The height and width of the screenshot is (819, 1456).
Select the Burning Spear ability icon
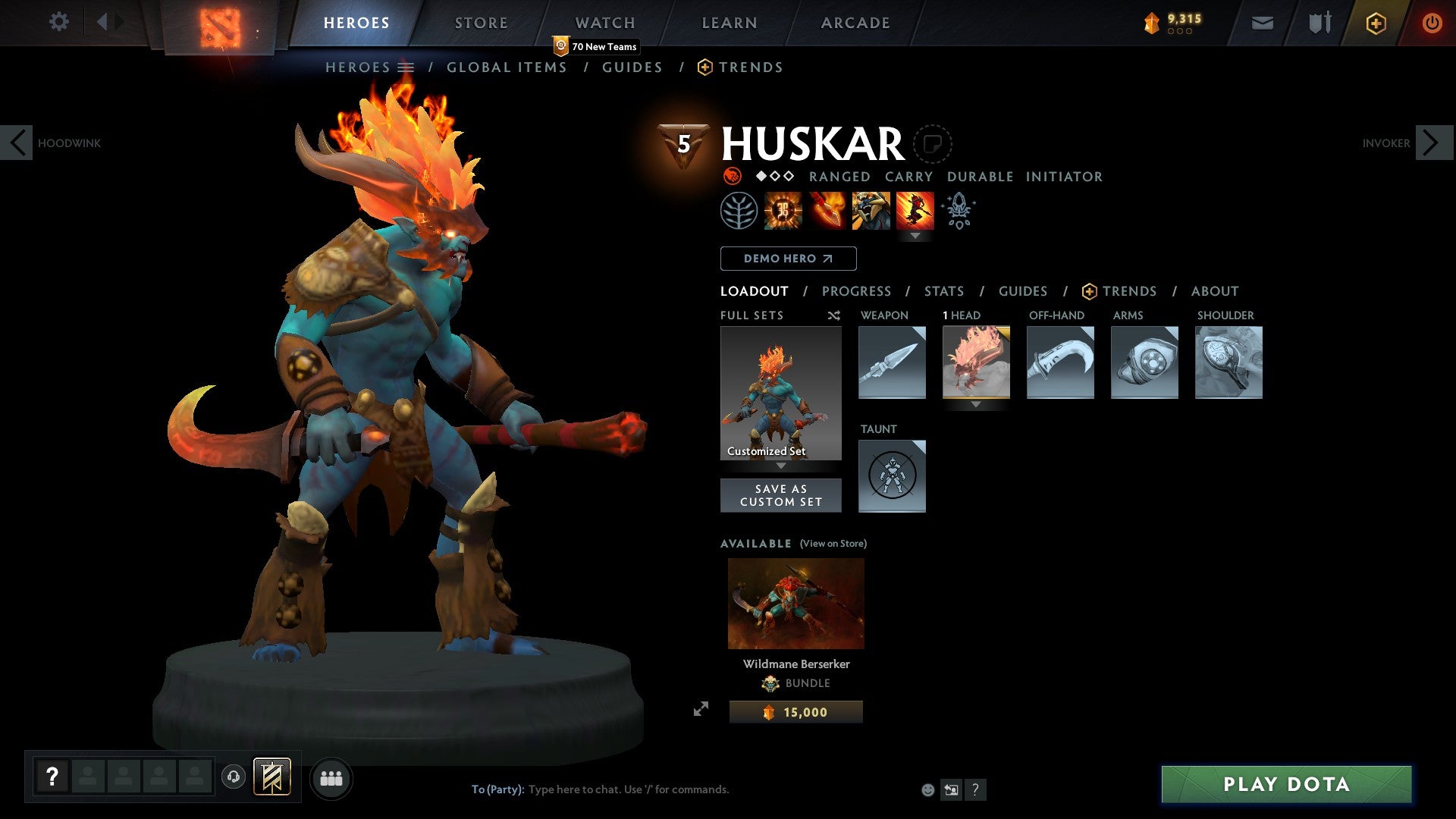pos(827,211)
